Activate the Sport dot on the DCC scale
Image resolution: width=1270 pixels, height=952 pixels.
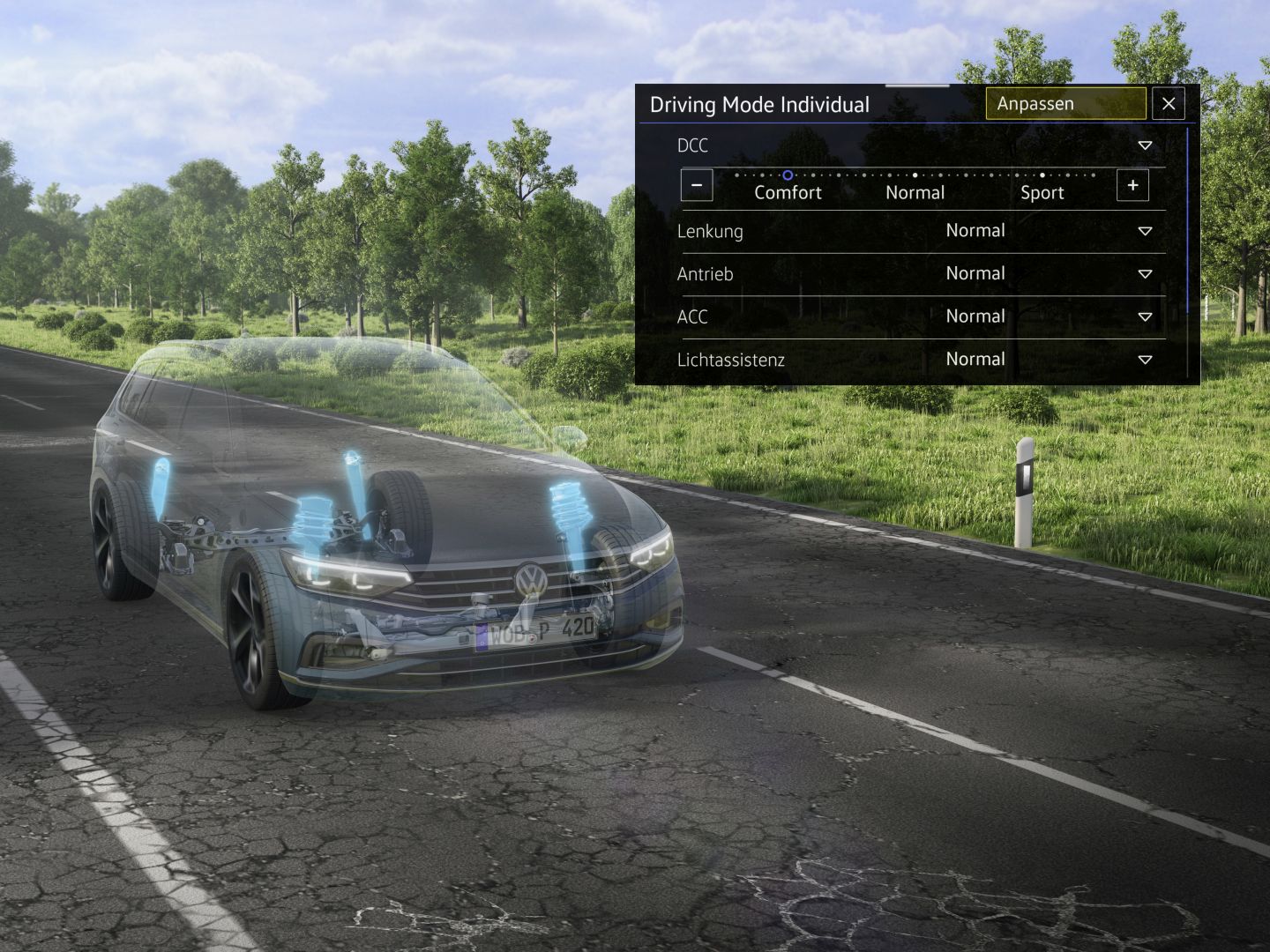click(1042, 175)
